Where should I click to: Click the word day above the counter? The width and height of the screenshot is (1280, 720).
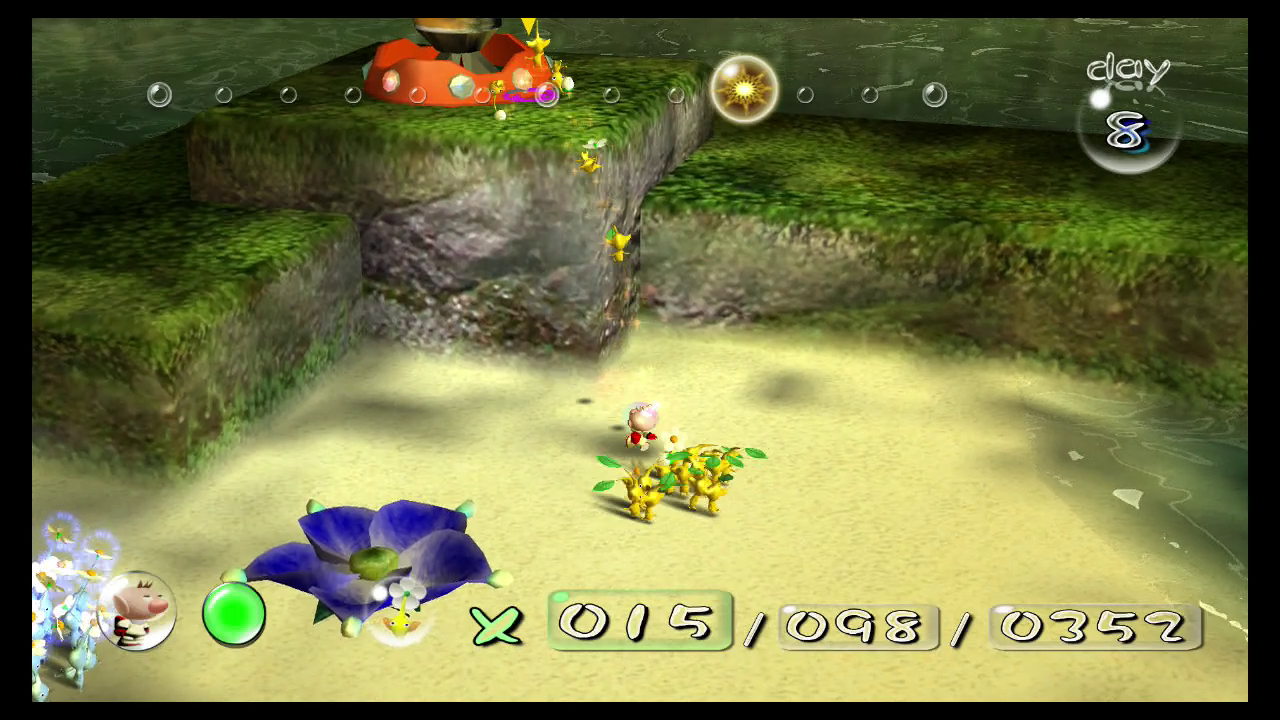[x=1128, y=70]
